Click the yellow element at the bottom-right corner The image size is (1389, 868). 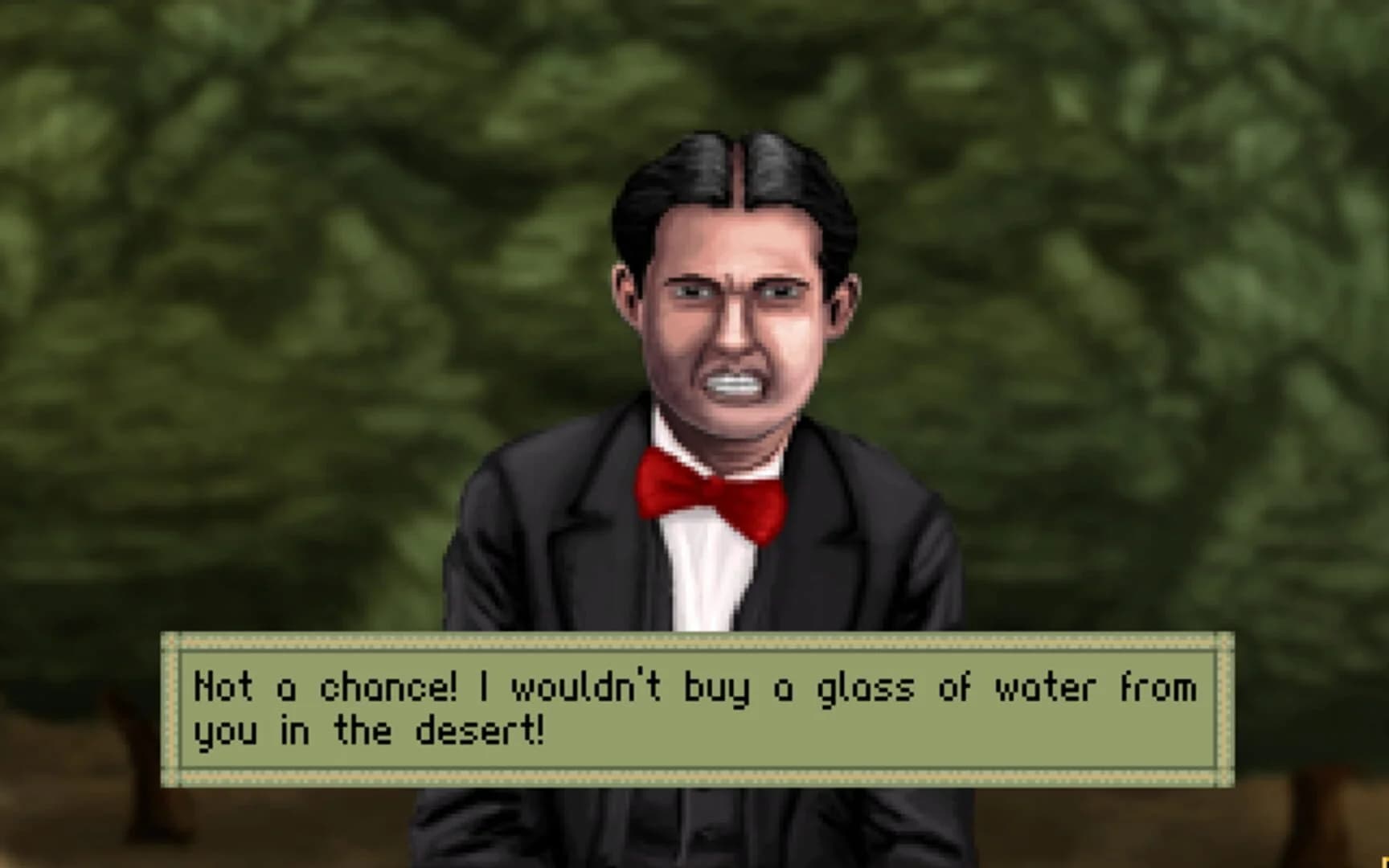(1383, 862)
